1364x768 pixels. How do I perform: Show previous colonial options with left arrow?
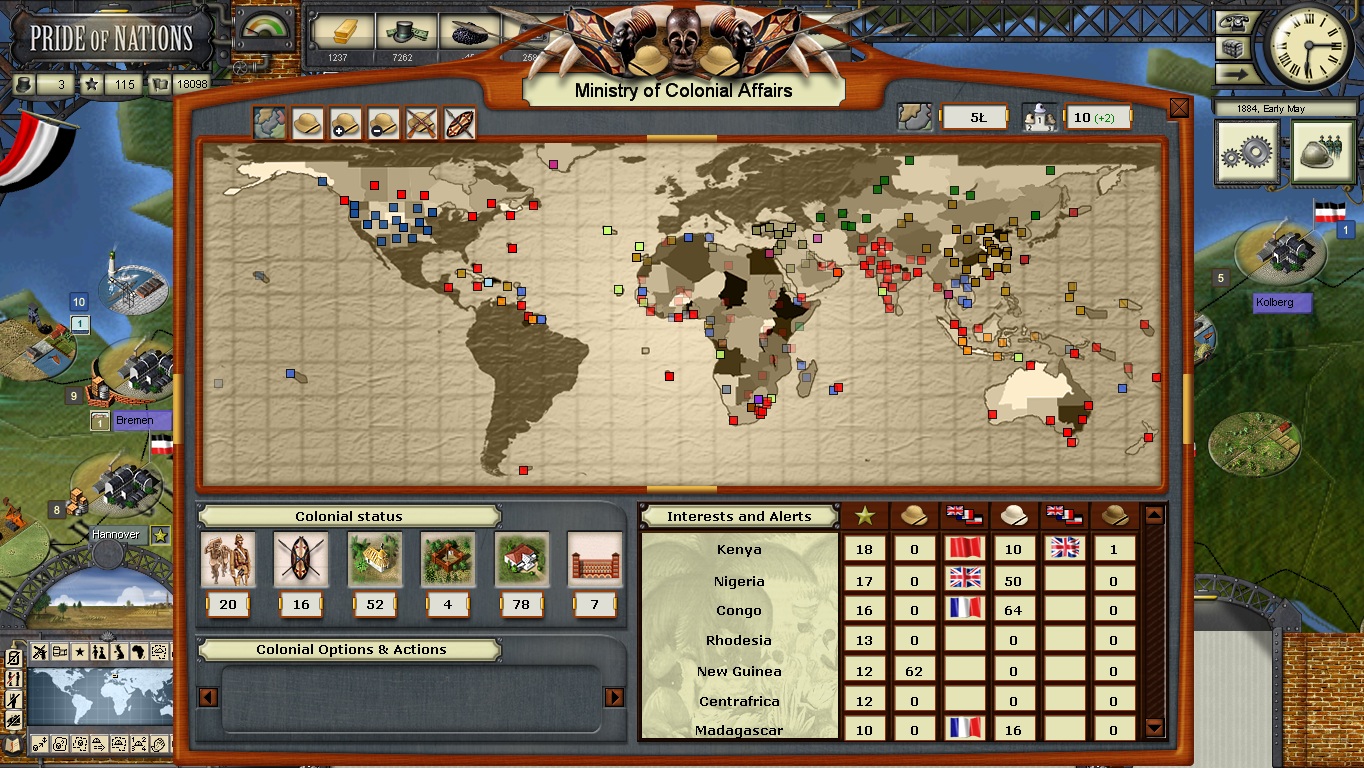point(209,697)
